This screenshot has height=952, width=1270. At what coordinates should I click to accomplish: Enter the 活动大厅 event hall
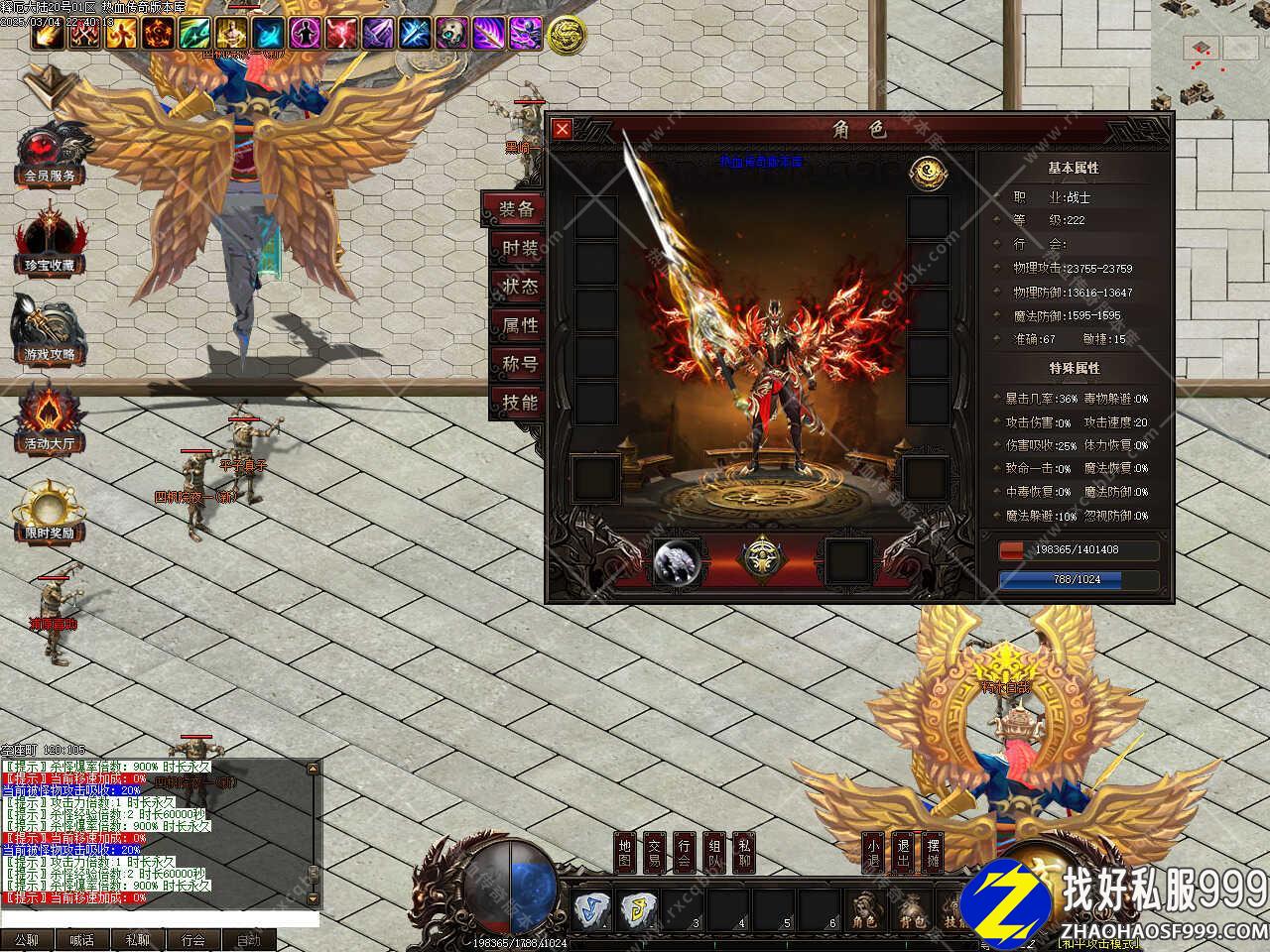click(50, 421)
